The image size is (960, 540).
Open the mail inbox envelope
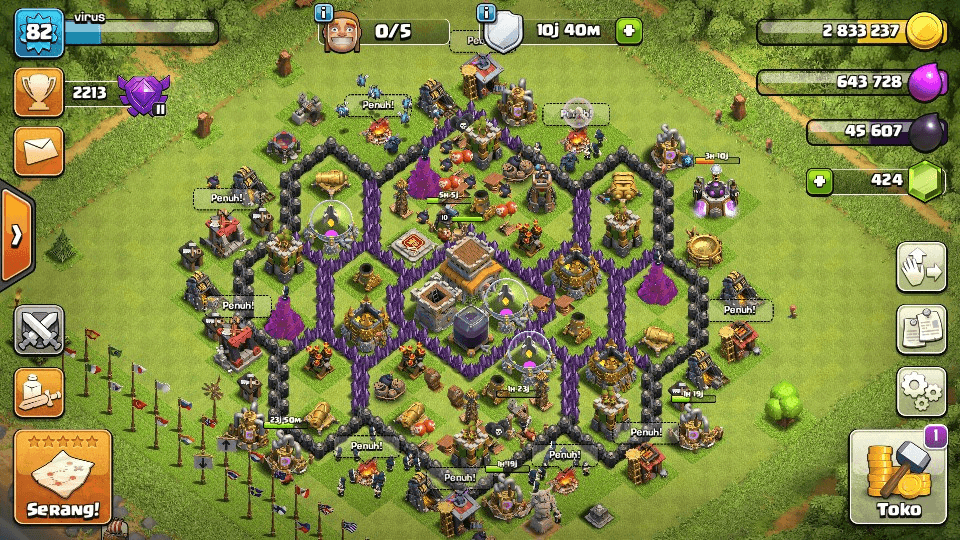pyautogui.click(x=39, y=150)
